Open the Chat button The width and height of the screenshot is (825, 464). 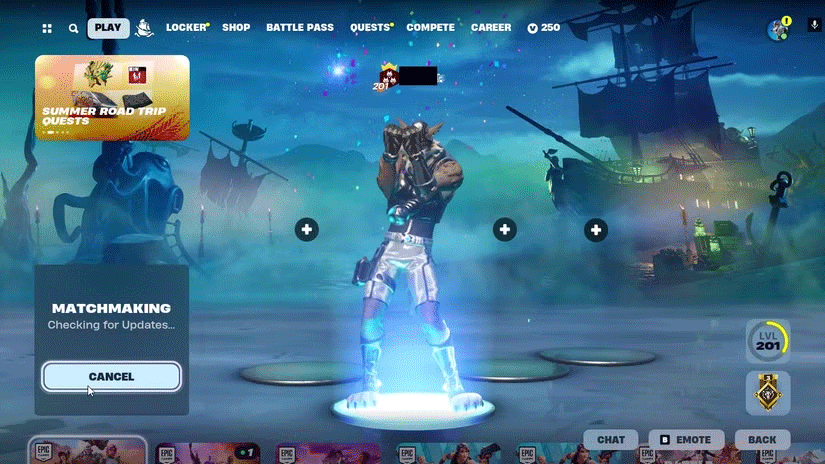[x=611, y=440]
